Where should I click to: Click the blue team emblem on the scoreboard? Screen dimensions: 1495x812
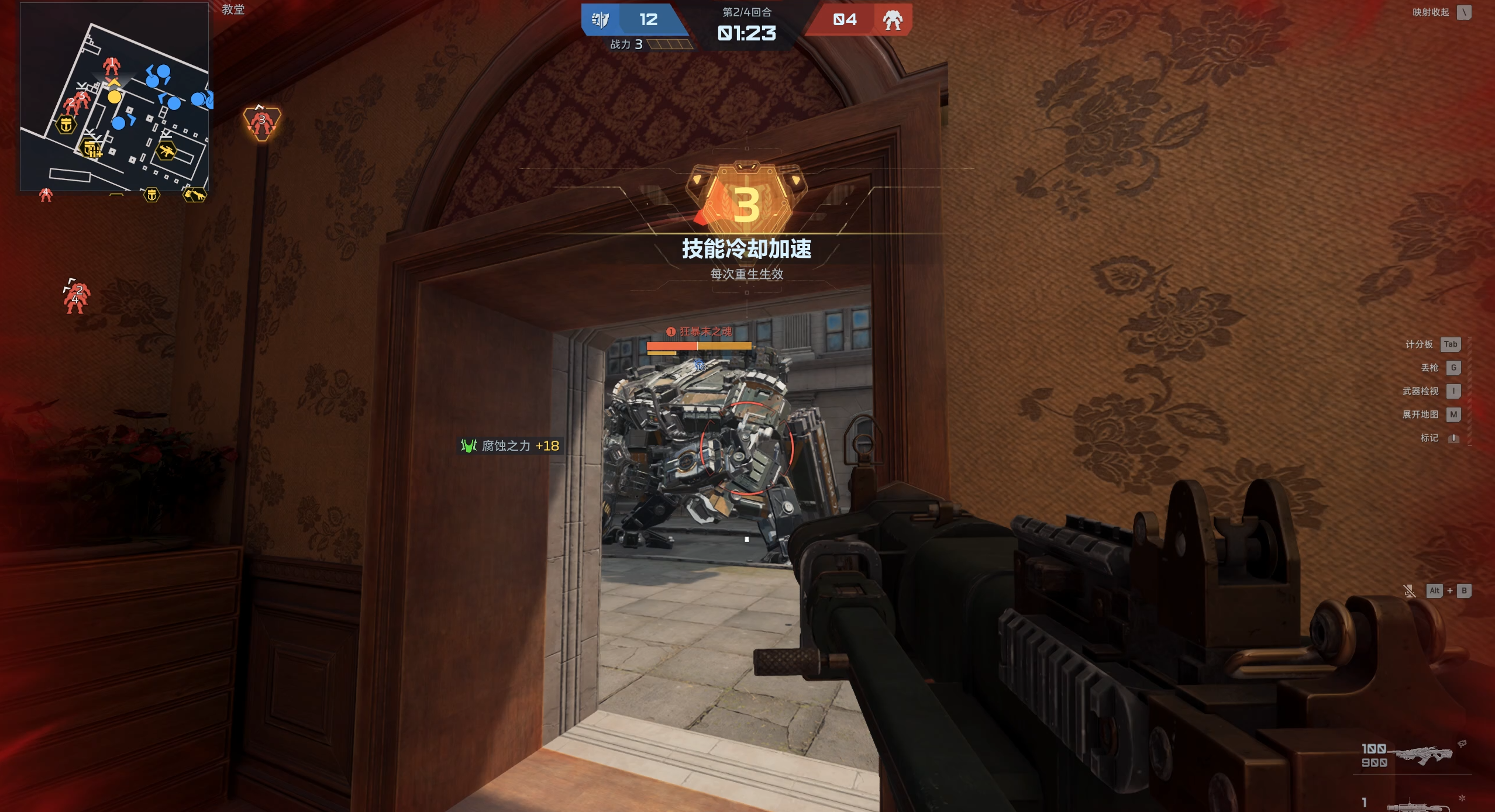coord(600,20)
